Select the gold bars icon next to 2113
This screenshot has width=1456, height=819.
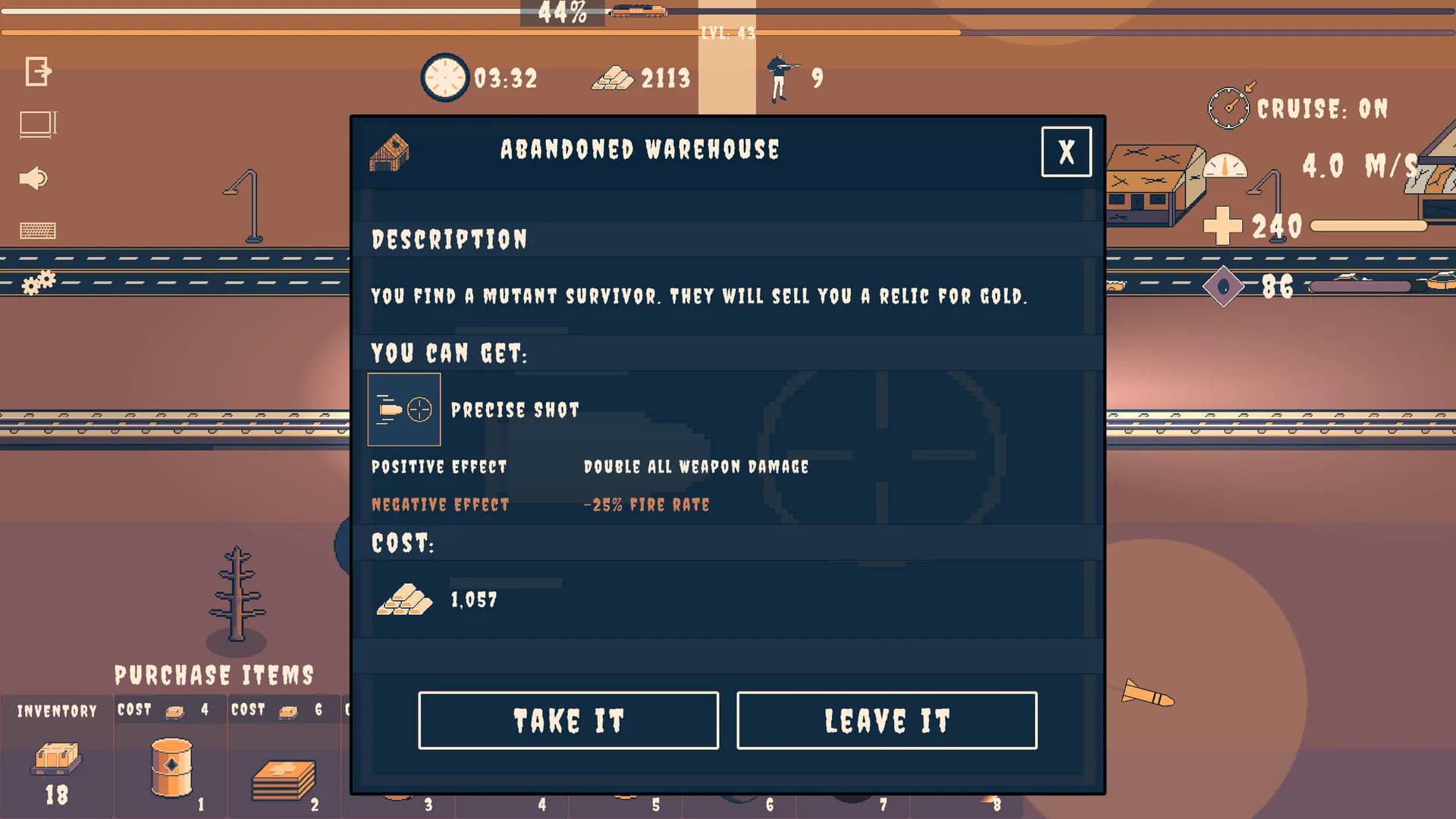coord(616,78)
